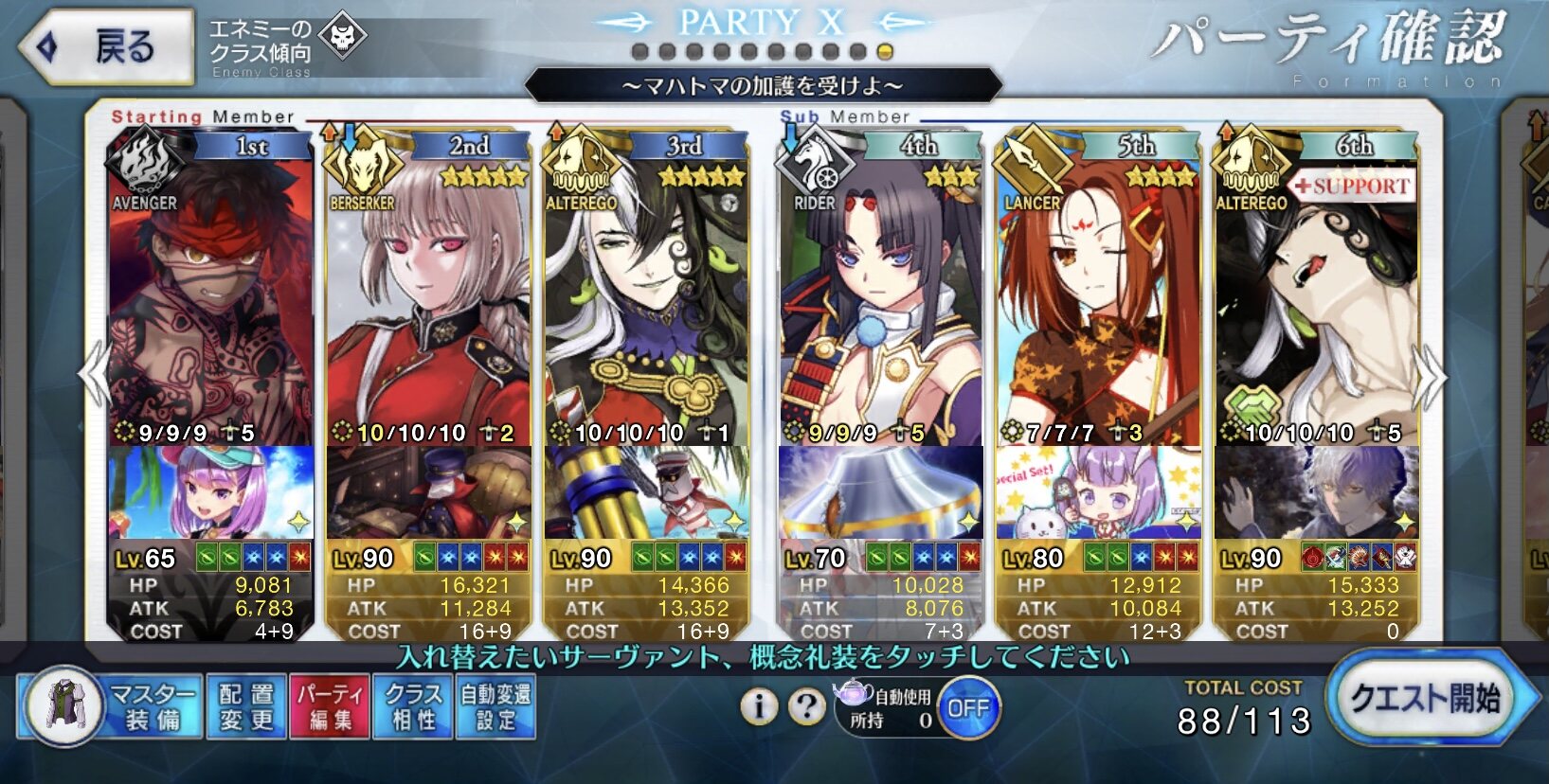Viewport: 1549px width, 784px height.
Task: Select the 6th slot support Alterego card
Action: click(x=1316, y=294)
